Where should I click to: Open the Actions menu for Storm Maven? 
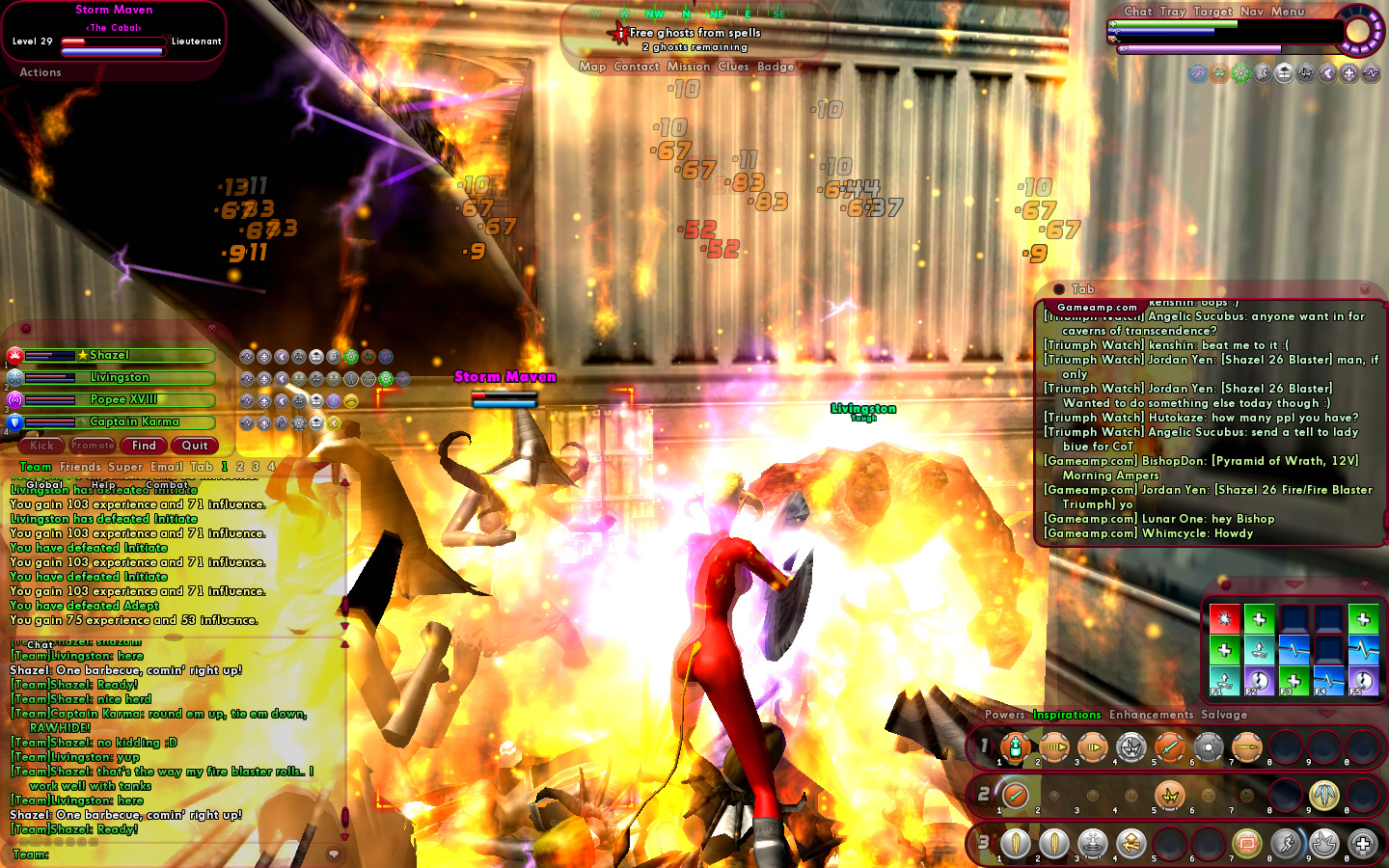click(41, 72)
